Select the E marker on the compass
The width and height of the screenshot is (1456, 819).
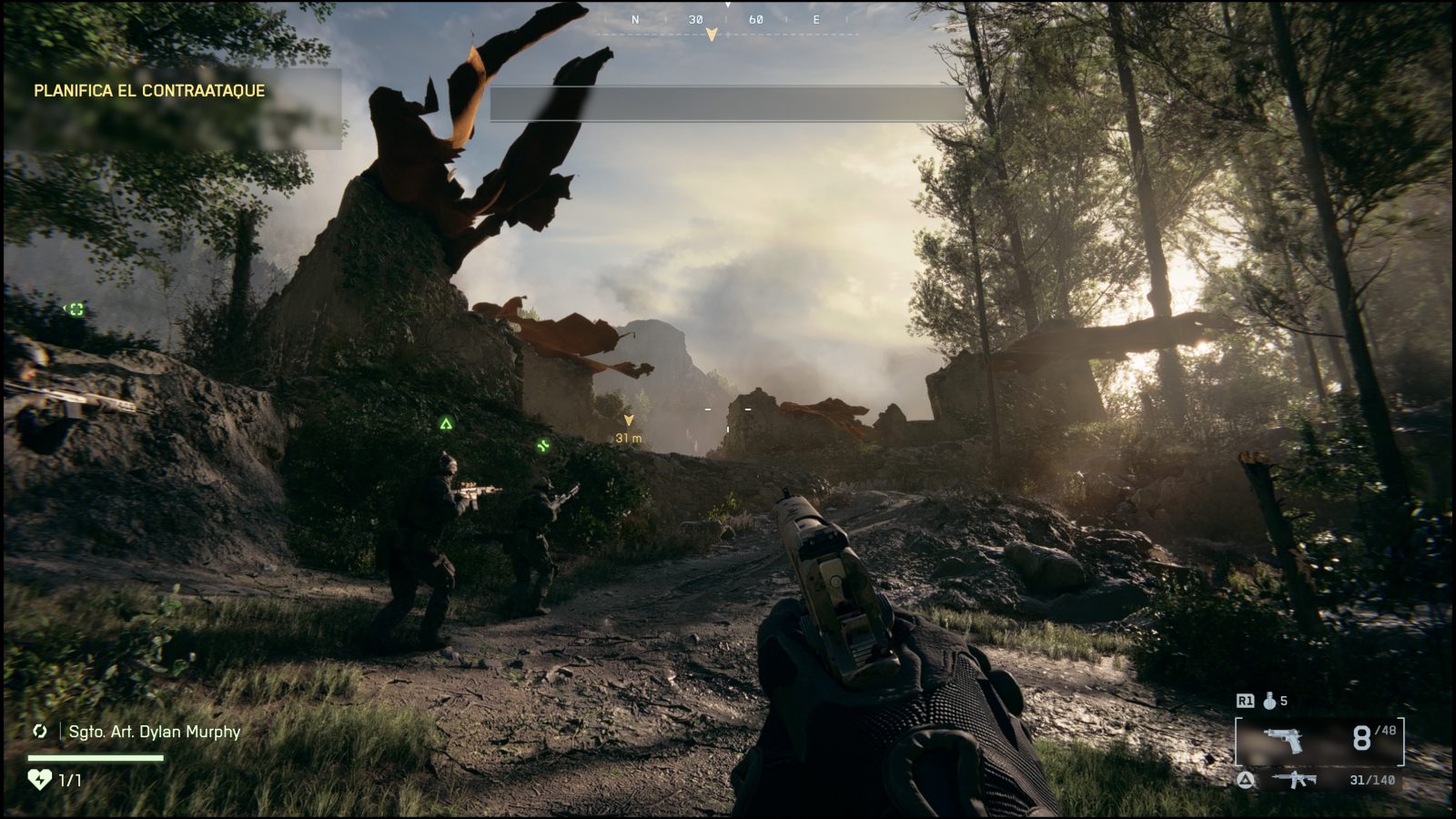[x=816, y=17]
